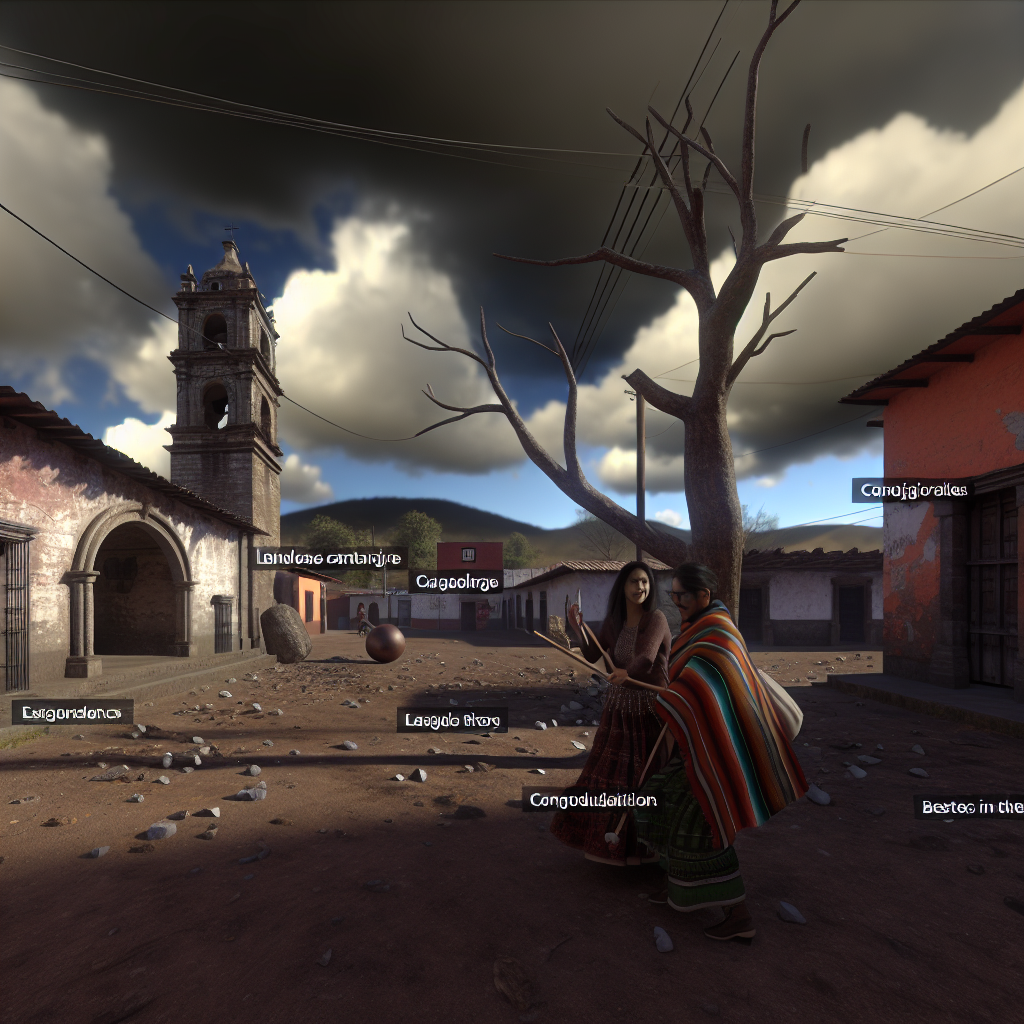Select the "Lendene contanjre" label tag
Image resolution: width=1024 pixels, height=1024 pixels.
(x=329, y=558)
